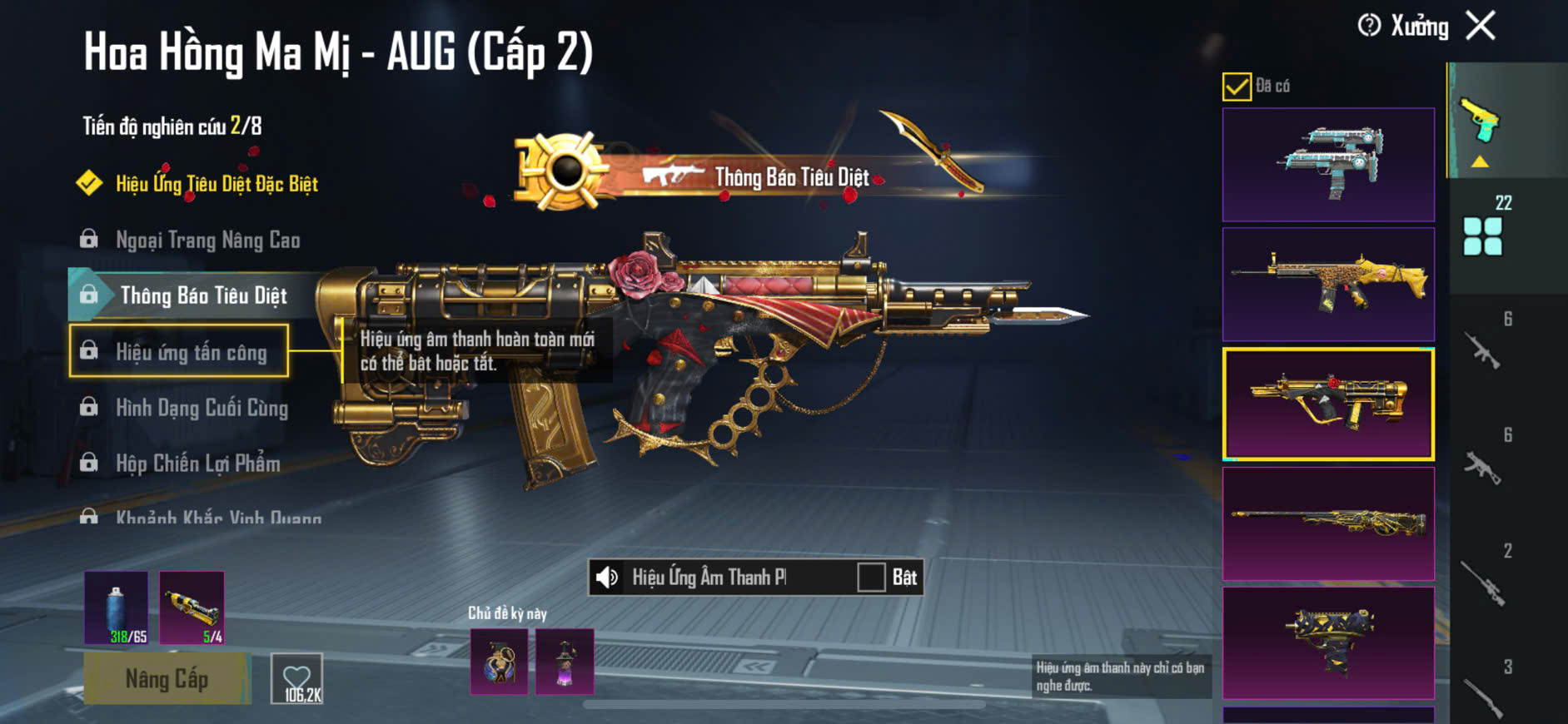Choose the twin blue SMG skin thumbnail

(x=1328, y=165)
